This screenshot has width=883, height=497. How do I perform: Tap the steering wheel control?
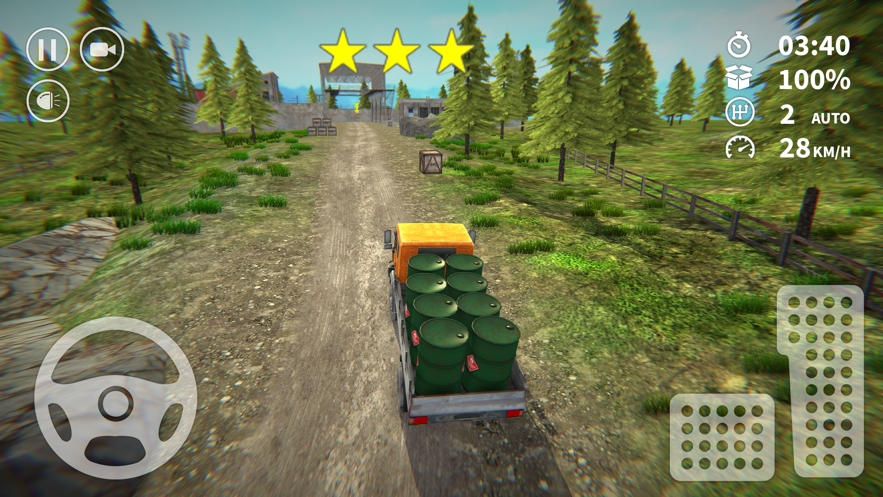tap(115, 398)
